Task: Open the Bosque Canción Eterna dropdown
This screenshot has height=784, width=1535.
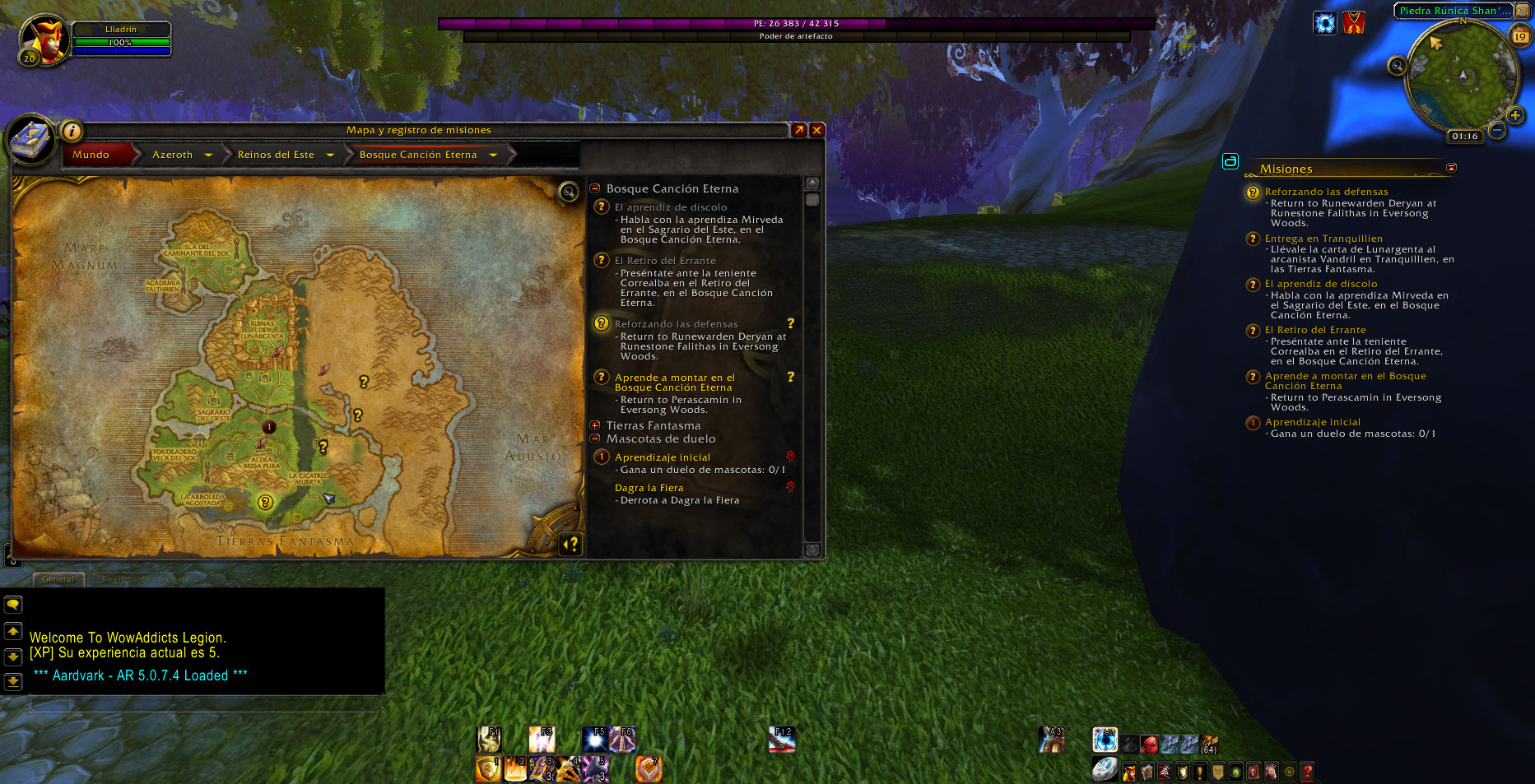Action: 493,155
